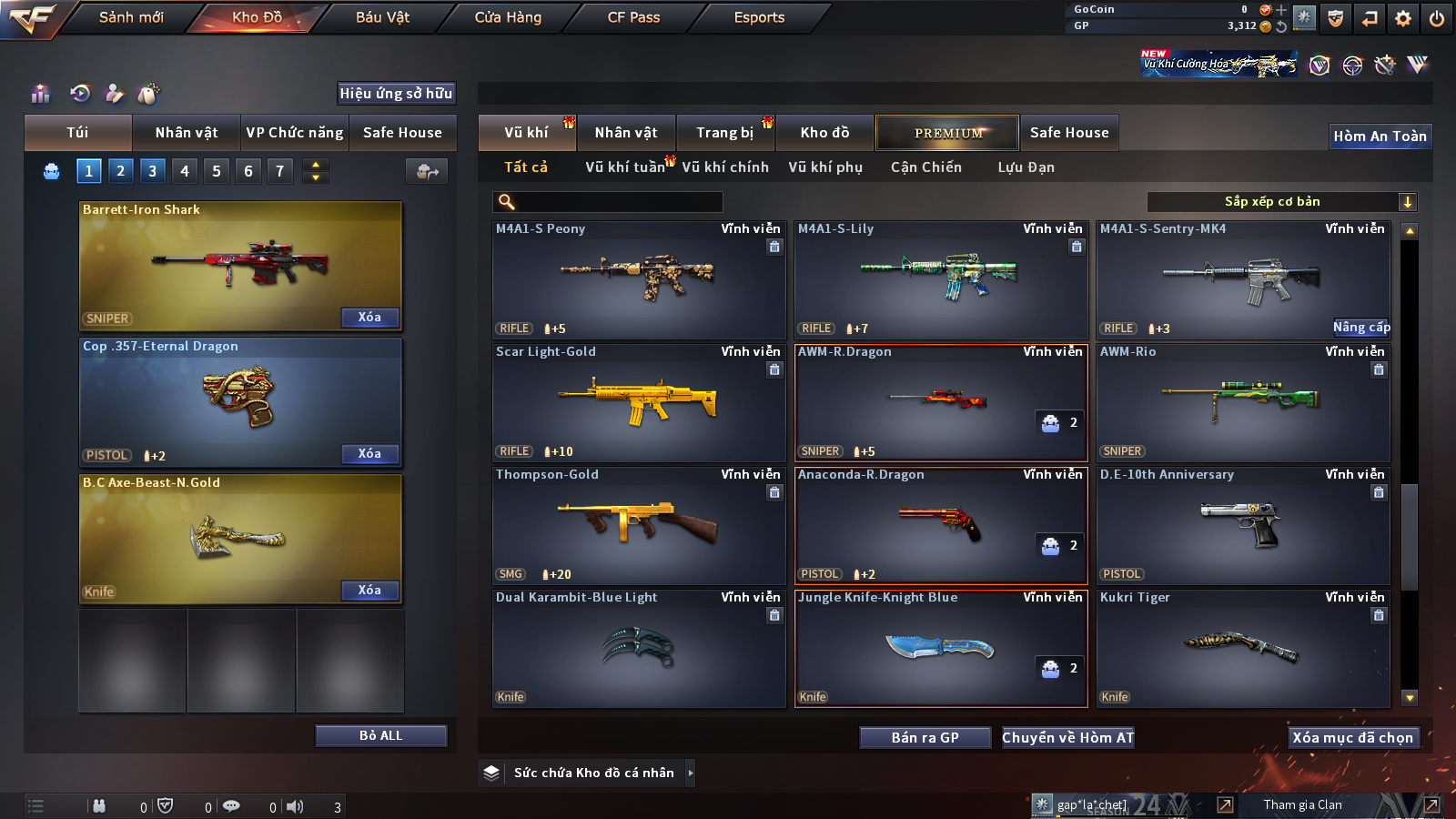
Task: Upgrade M4A1-S-Sentry-MK4 via Nâng cấp
Action: [x=1360, y=328]
